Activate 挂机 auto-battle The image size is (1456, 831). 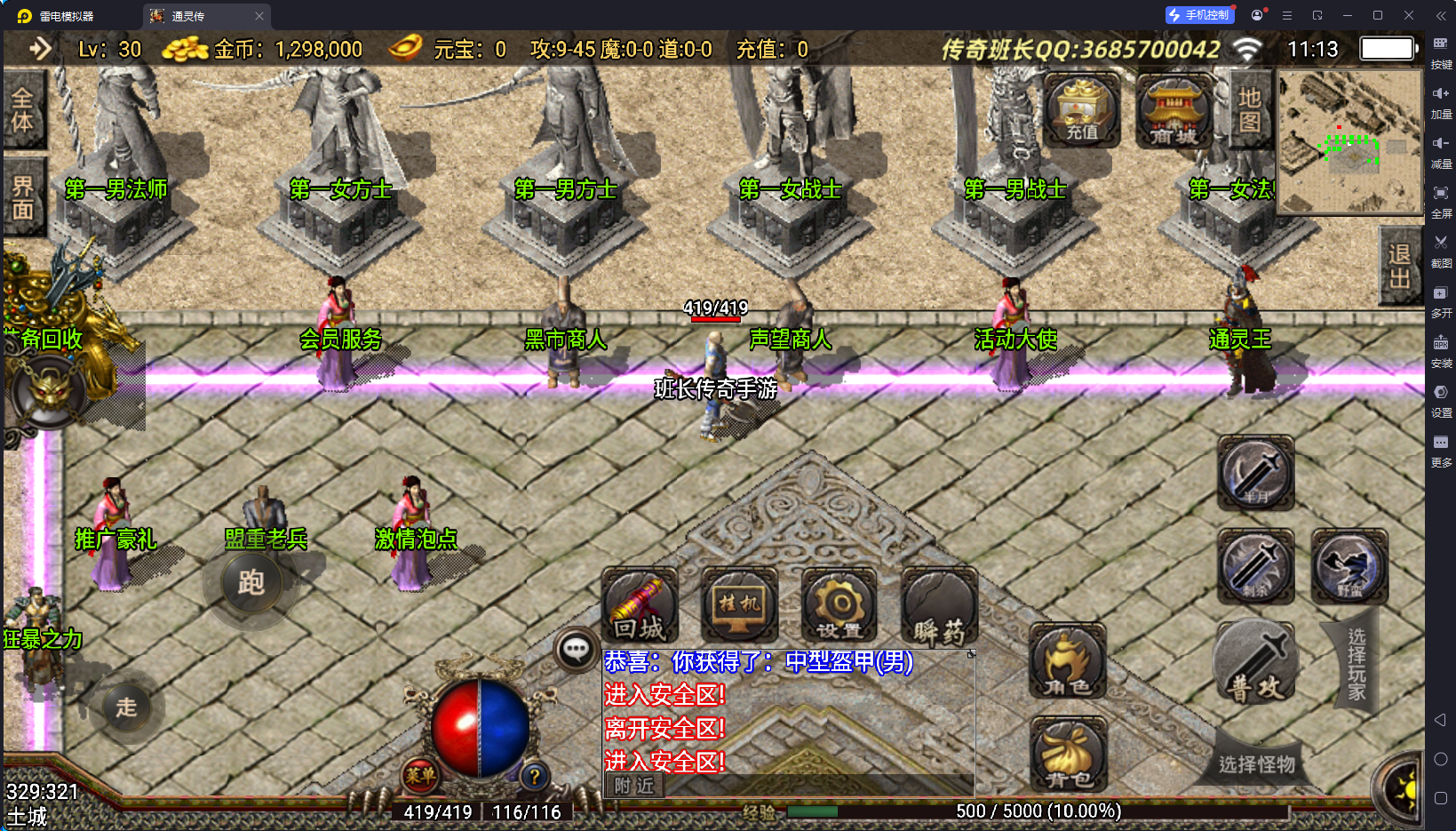739,606
